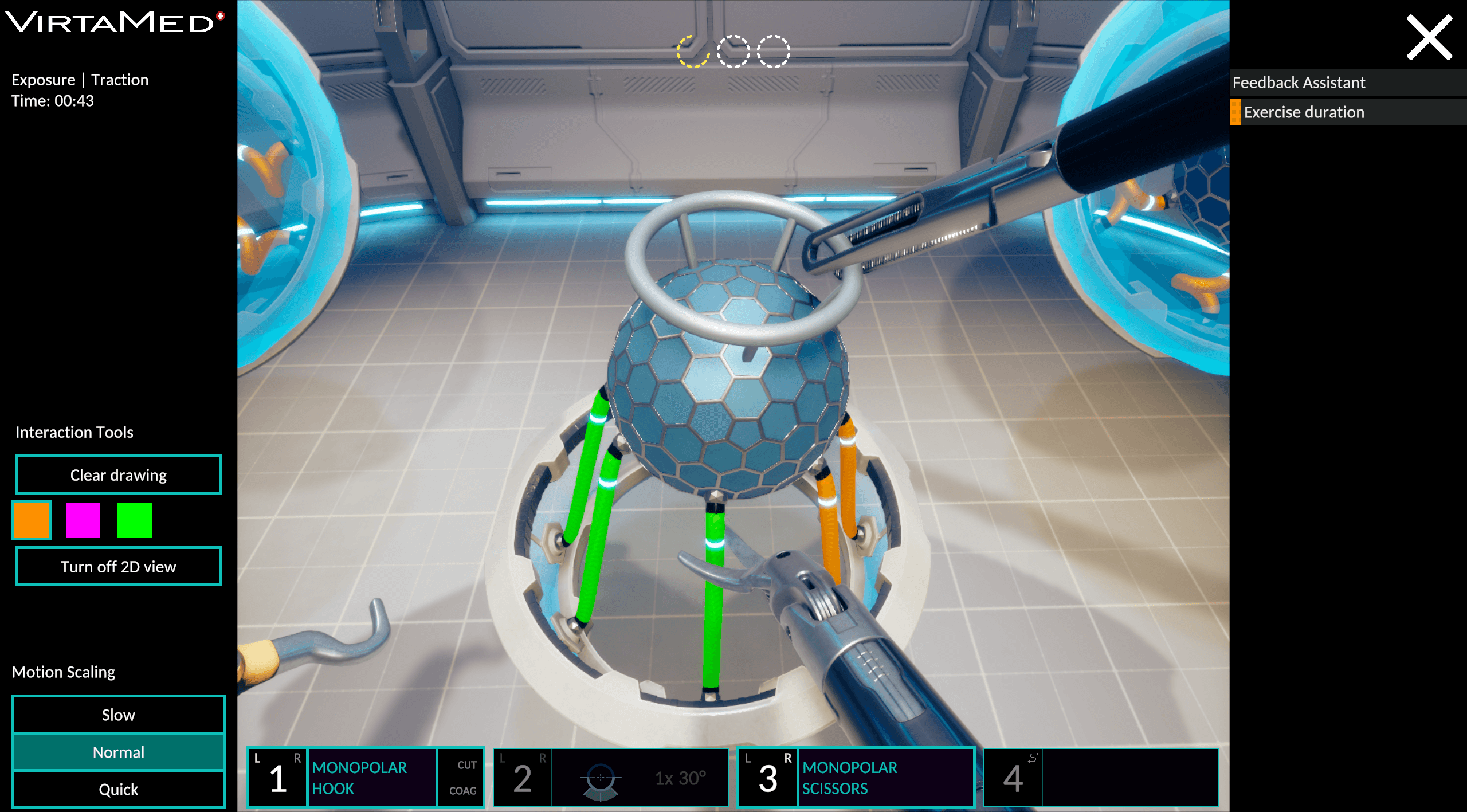Select the green drawing color

pyautogui.click(x=135, y=520)
